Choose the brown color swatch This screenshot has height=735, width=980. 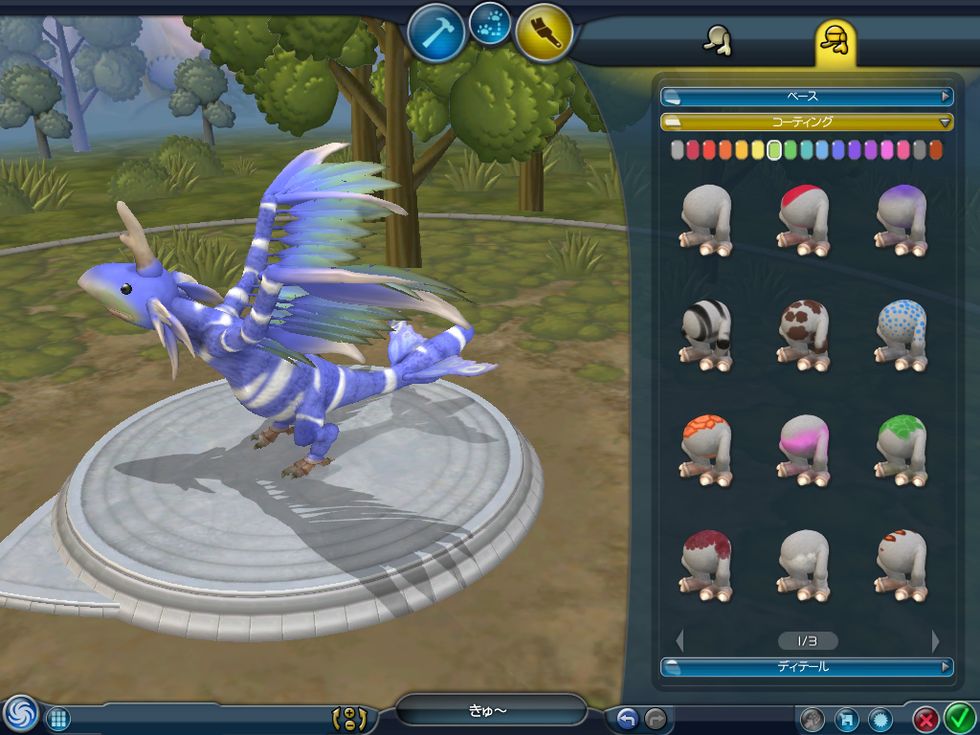(x=935, y=150)
